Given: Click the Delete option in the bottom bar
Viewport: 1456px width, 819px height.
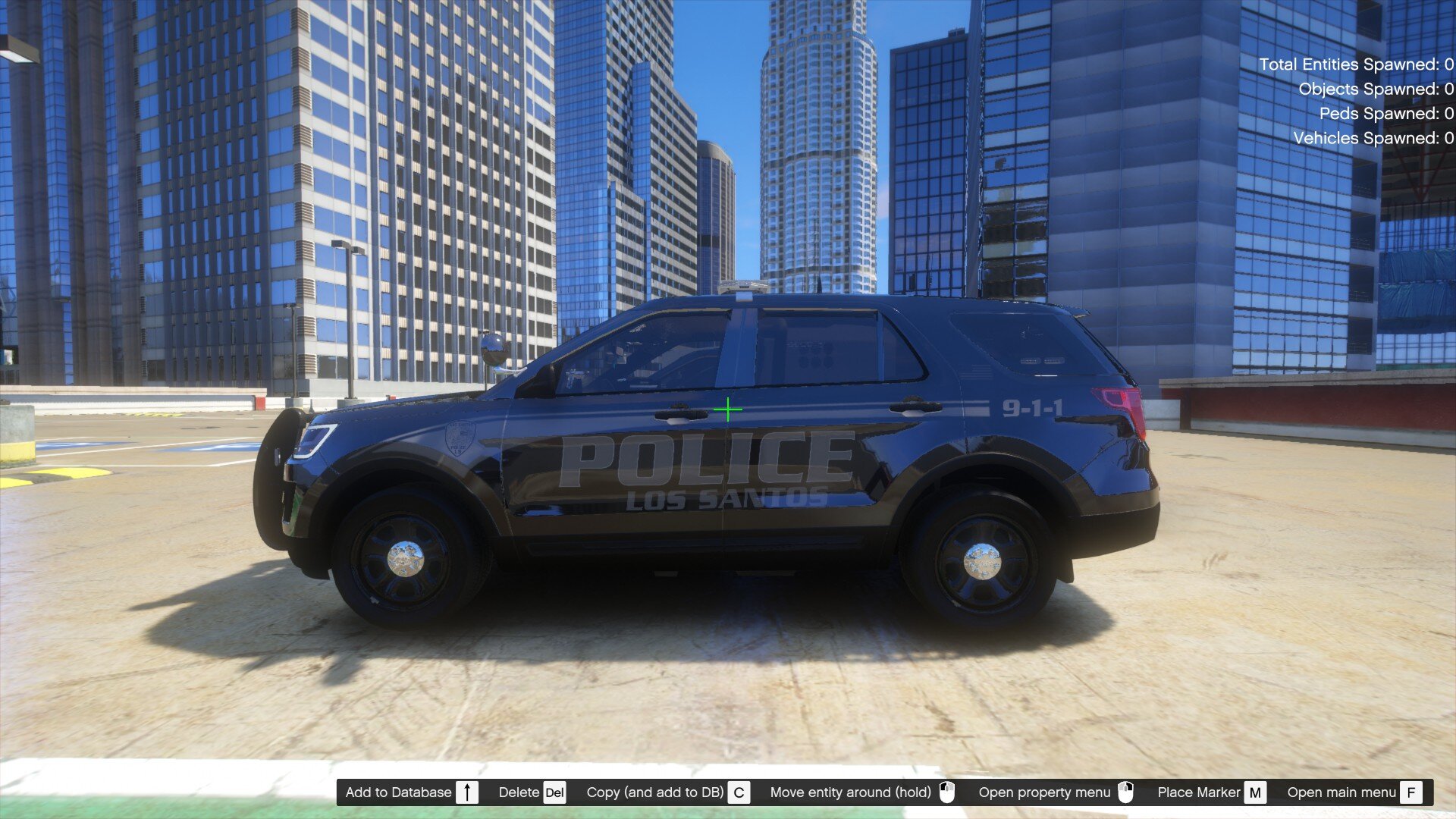Looking at the screenshot, I should [x=521, y=792].
